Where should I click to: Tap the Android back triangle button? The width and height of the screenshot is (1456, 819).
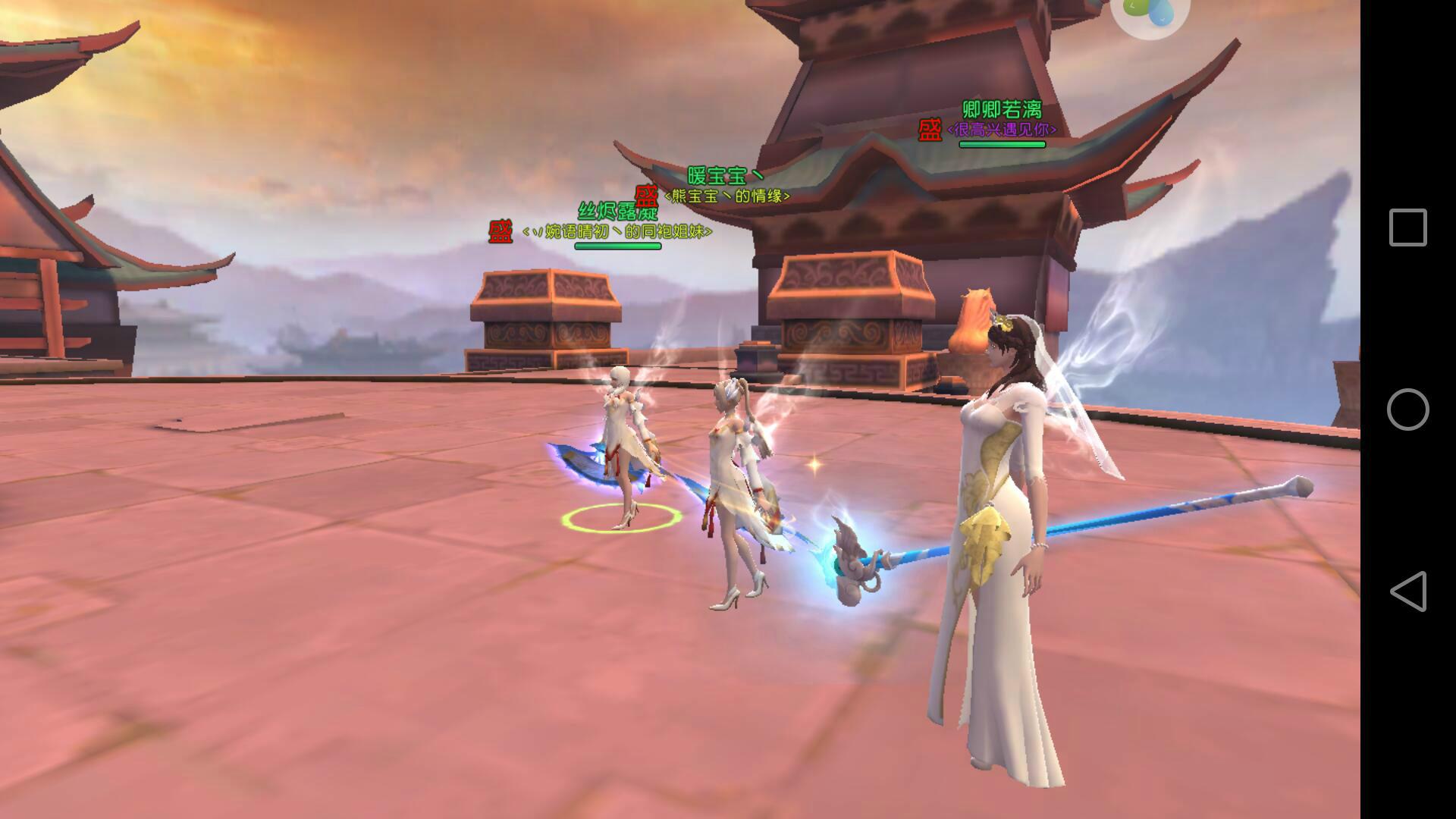point(1407,591)
